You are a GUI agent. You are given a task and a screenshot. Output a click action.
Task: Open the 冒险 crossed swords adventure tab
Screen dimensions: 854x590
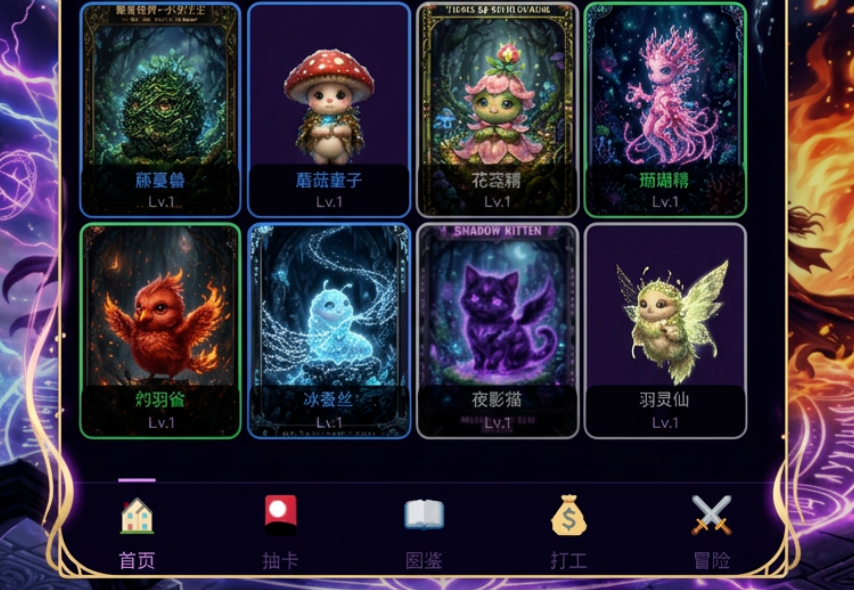tap(712, 533)
